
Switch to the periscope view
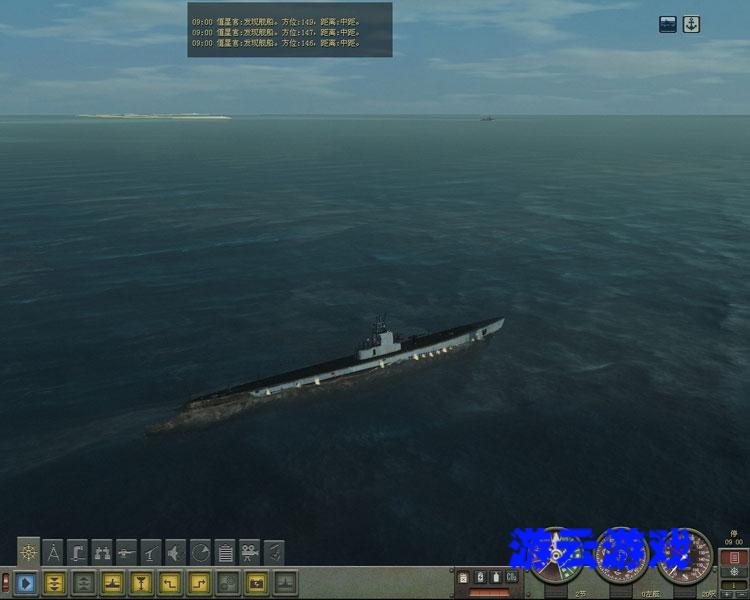[x=78, y=551]
